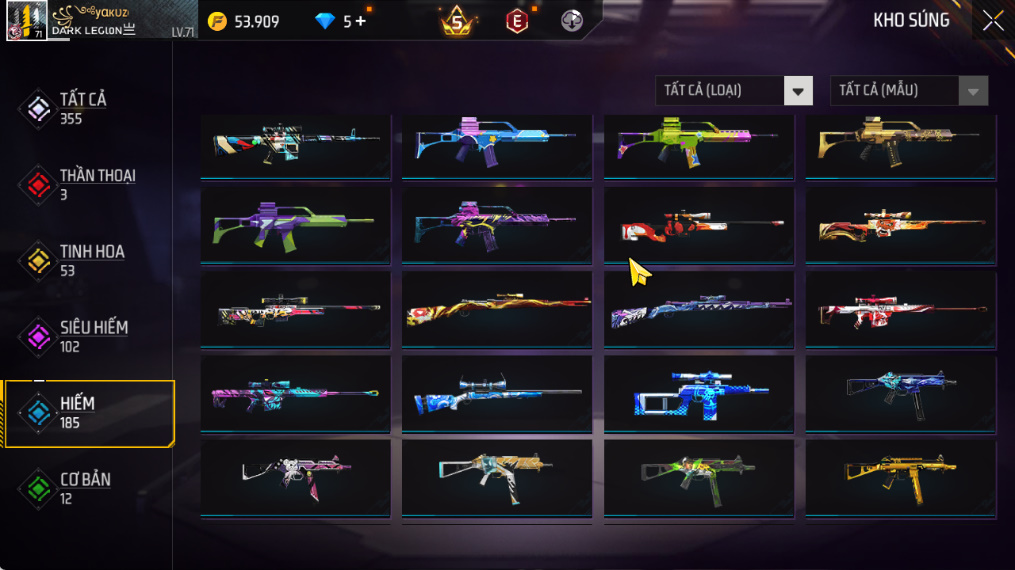Show Thần Thoại weapon skins
Viewport: 1015px width, 570px height.
coord(96,184)
